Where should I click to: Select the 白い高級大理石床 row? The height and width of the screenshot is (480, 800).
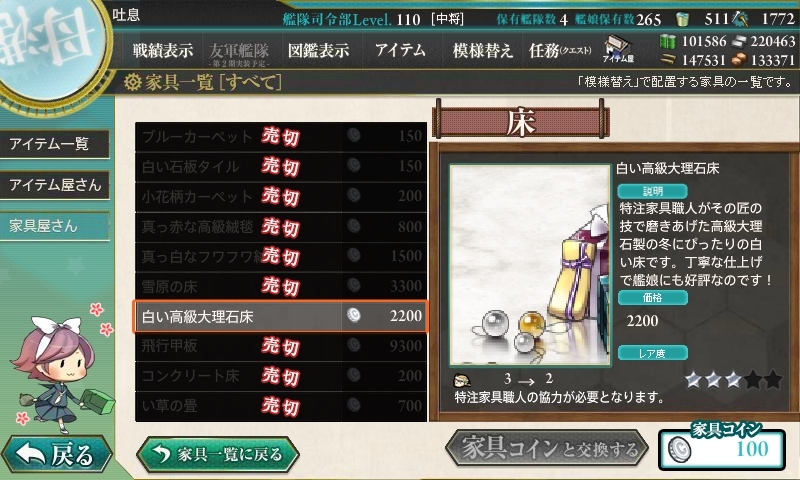pos(280,316)
